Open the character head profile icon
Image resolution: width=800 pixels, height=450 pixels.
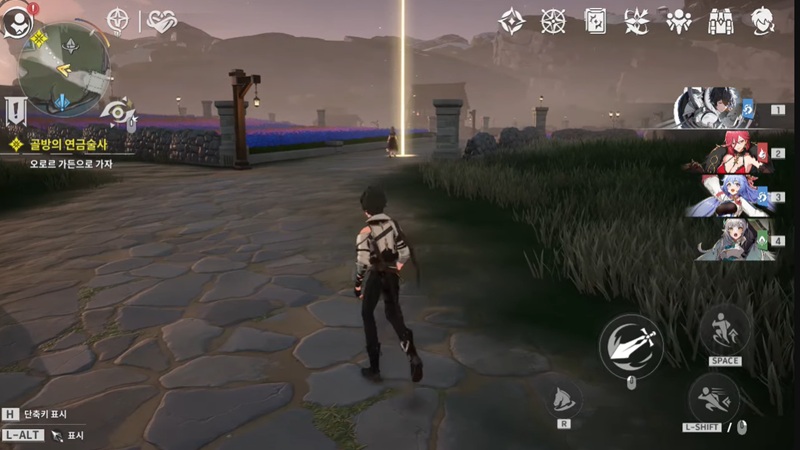click(763, 20)
